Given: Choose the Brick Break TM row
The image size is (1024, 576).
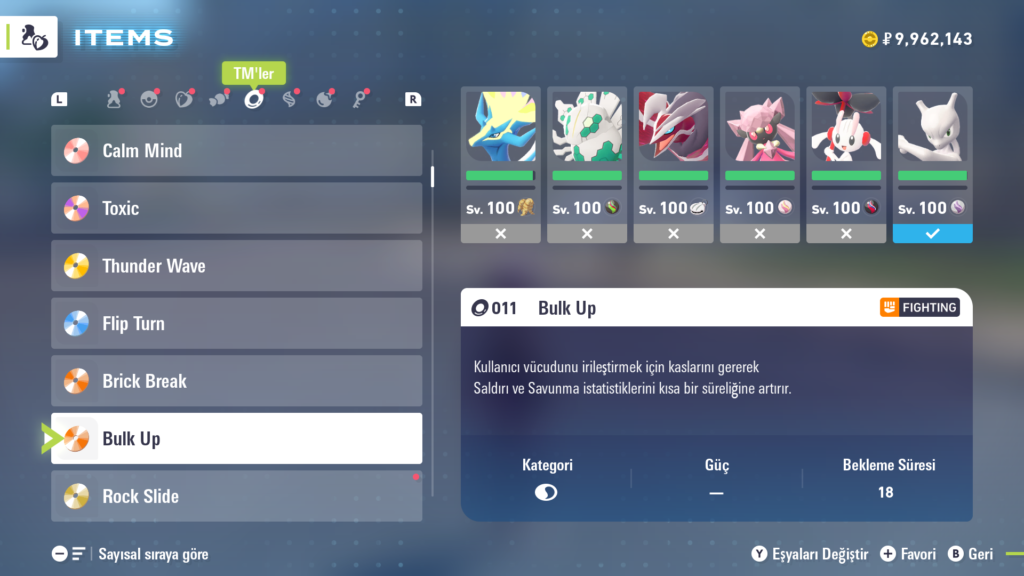Looking at the screenshot, I should 236,381.
